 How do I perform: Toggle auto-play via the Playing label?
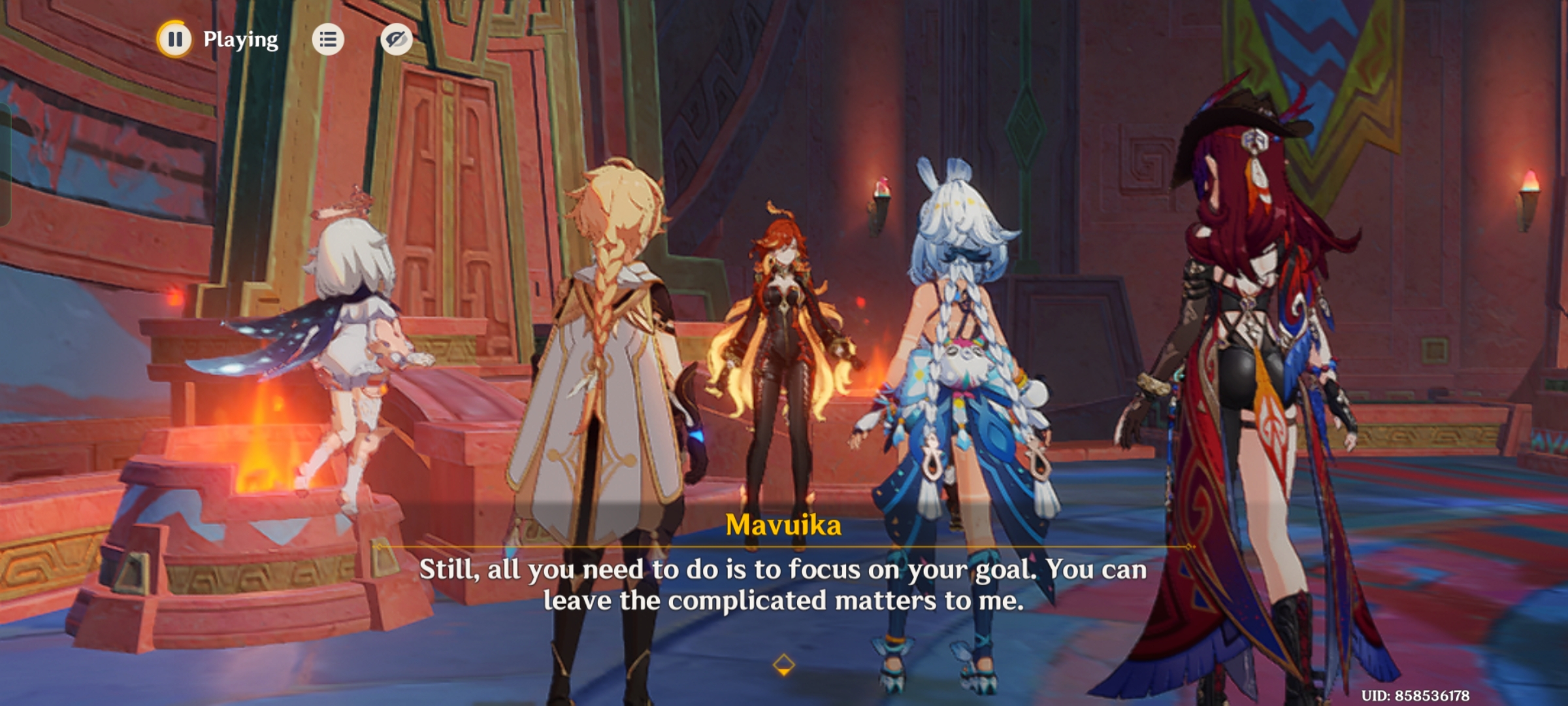pyautogui.click(x=239, y=39)
